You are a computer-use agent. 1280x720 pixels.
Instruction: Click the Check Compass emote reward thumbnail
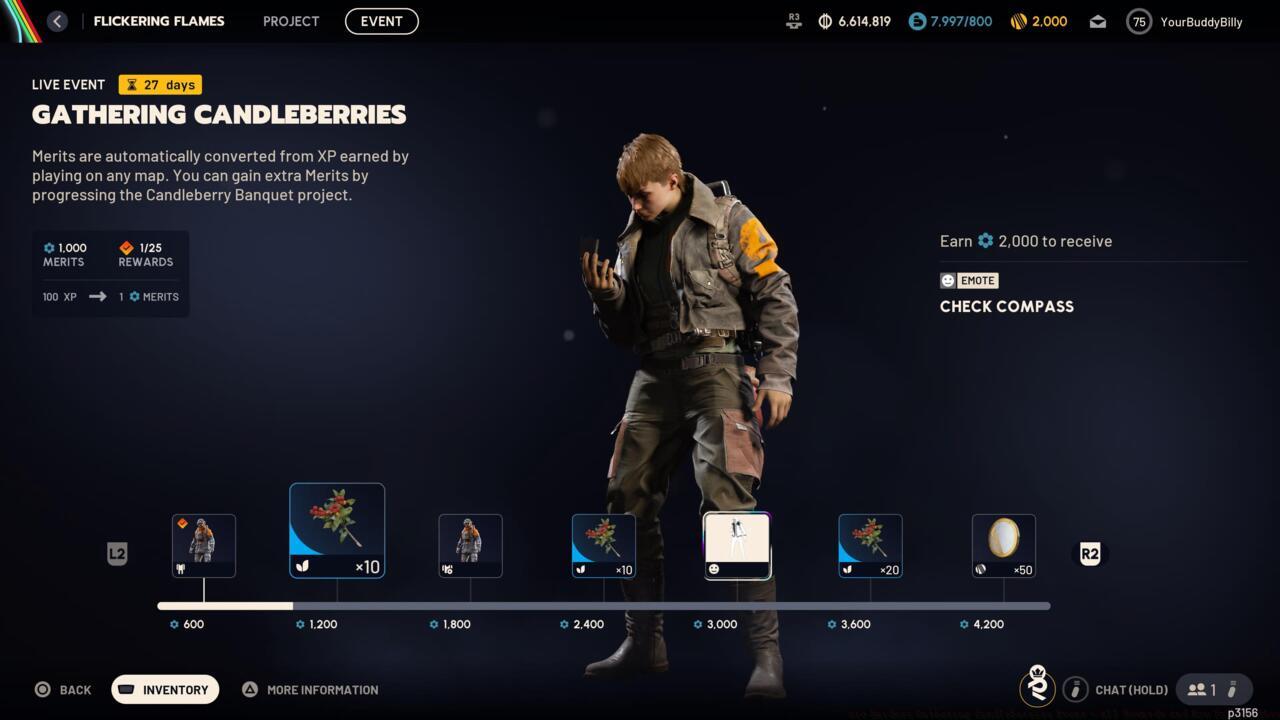(x=737, y=545)
